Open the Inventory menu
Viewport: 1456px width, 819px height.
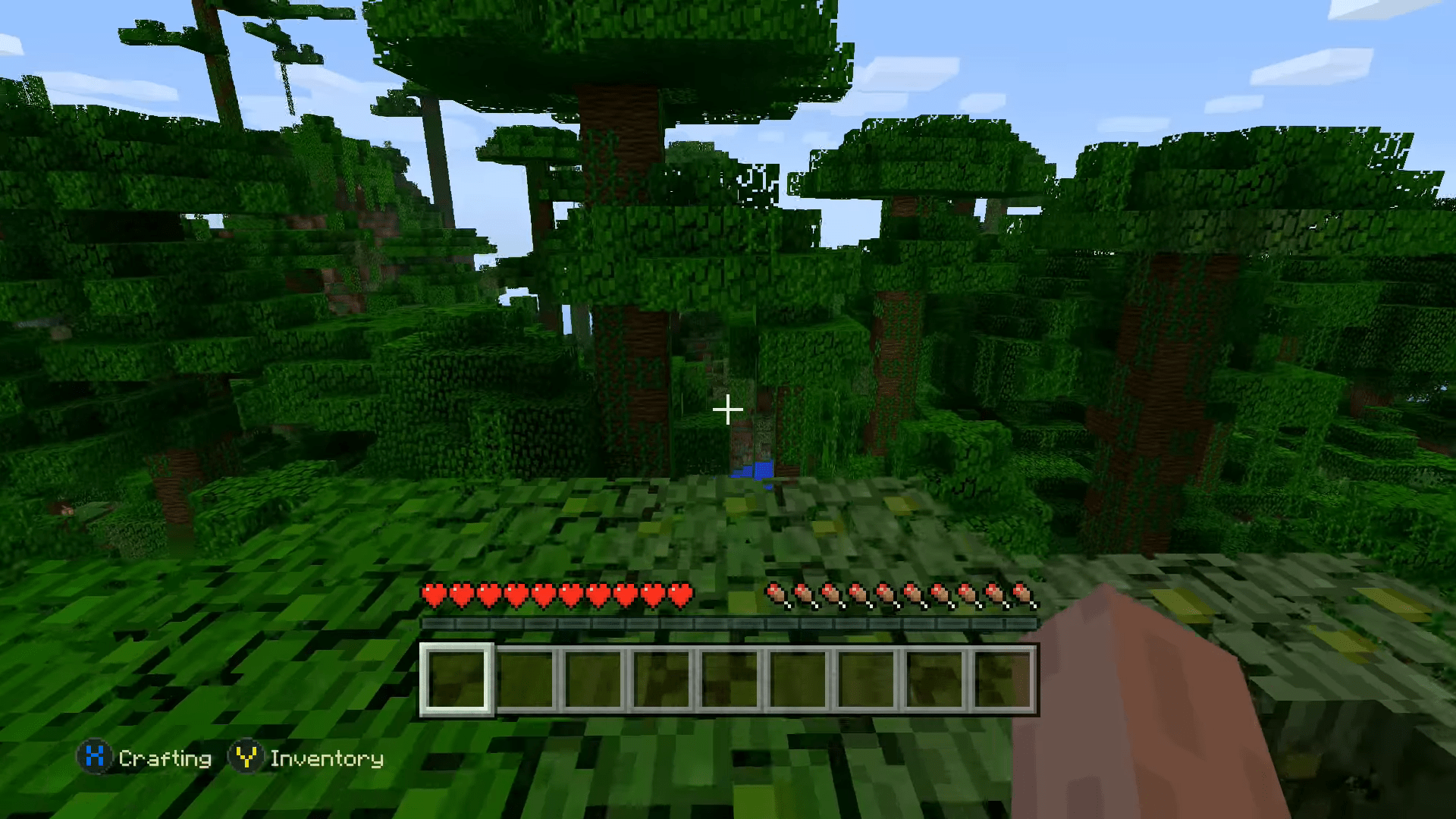pos(328,758)
